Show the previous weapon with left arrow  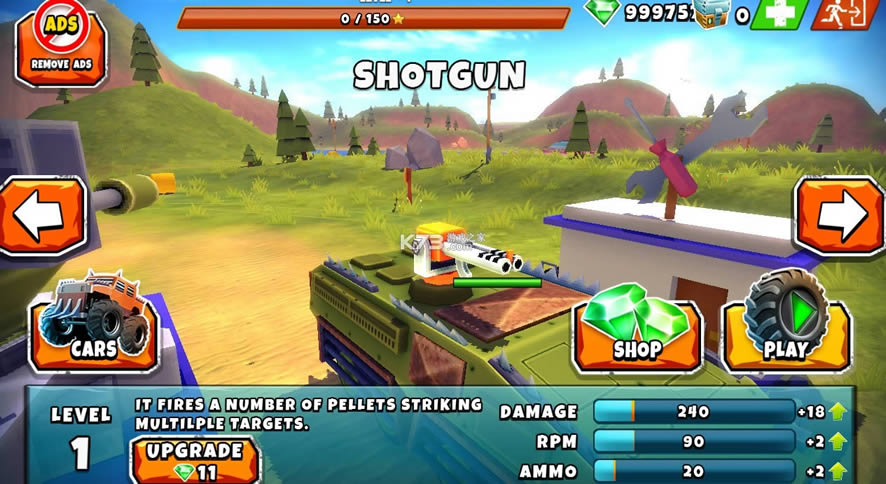pyautogui.click(x=42, y=216)
